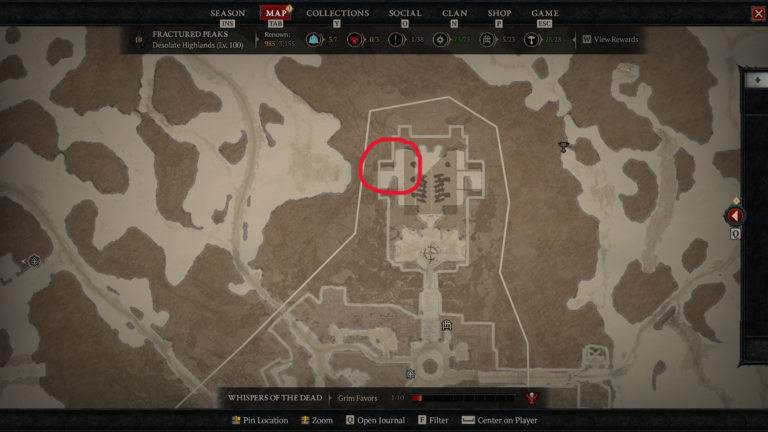The image size is (768, 432).
Task: Select the dungeon gate marker on map
Action: click(x=447, y=325)
